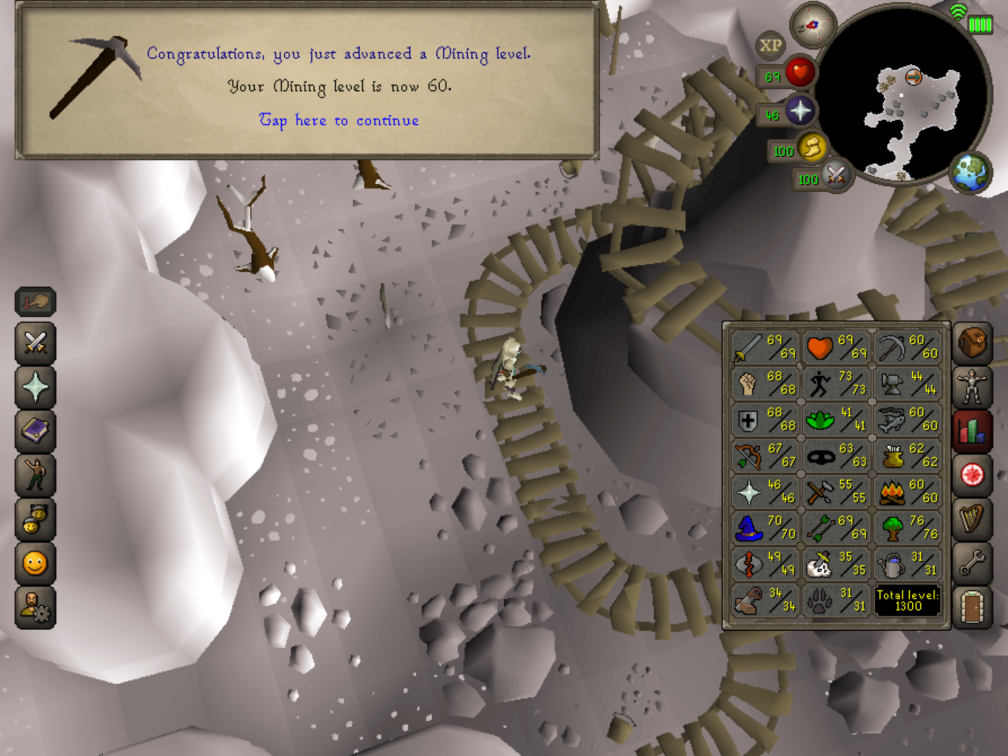Open the magic spellbook tab
Viewport: 1008px width, 756px height.
pyautogui.click(x=36, y=431)
